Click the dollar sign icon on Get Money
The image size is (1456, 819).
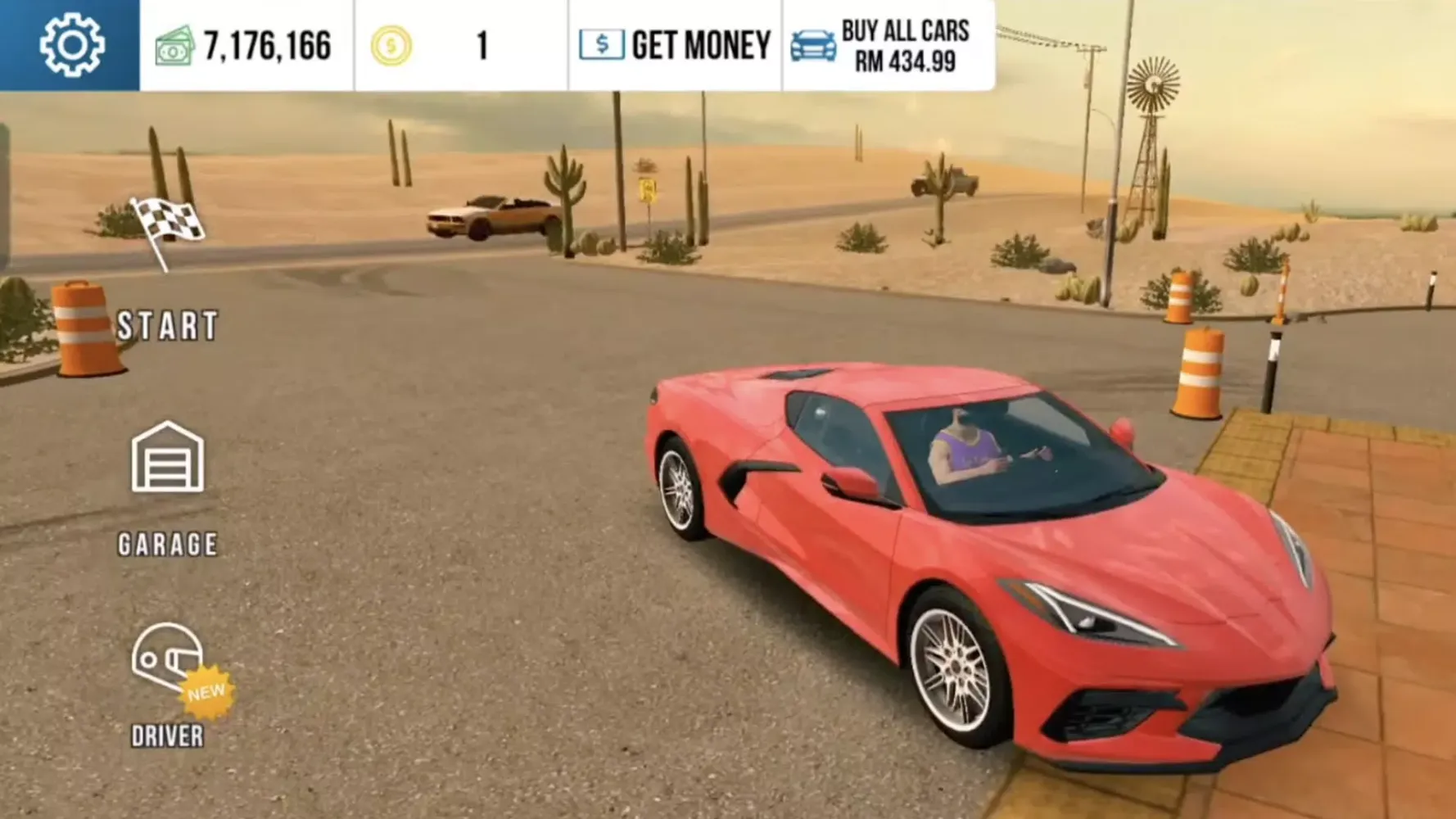(x=600, y=44)
